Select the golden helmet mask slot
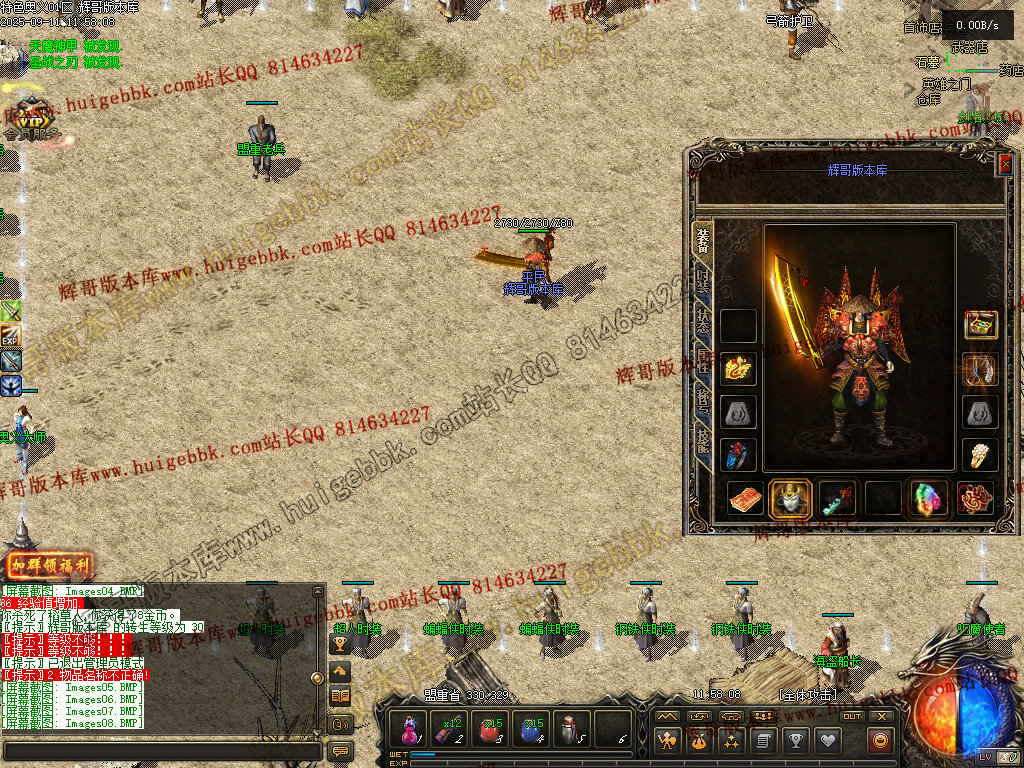This screenshot has height=768, width=1024. tap(789, 498)
